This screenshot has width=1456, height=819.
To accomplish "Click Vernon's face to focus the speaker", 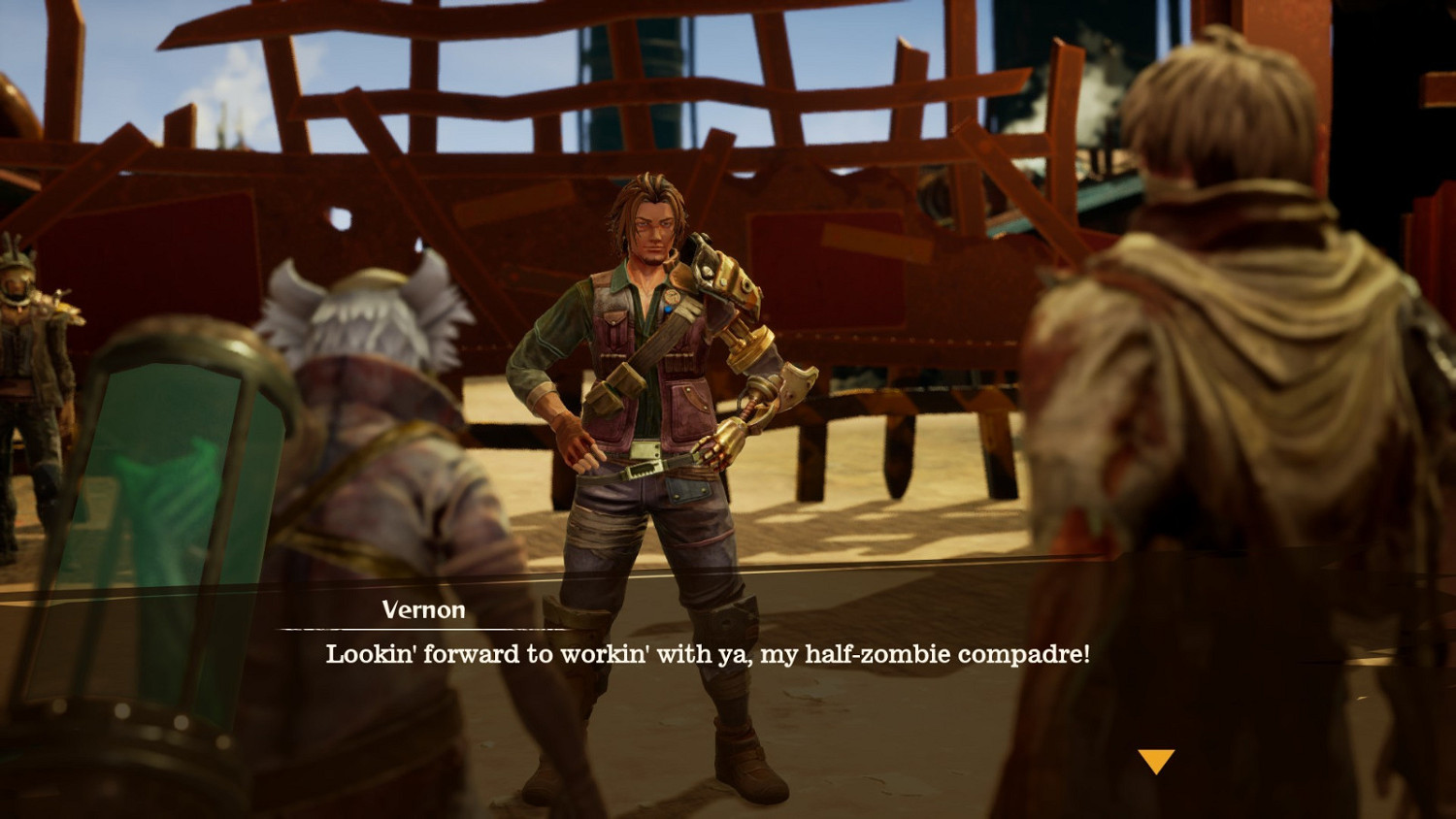I will tap(653, 228).
